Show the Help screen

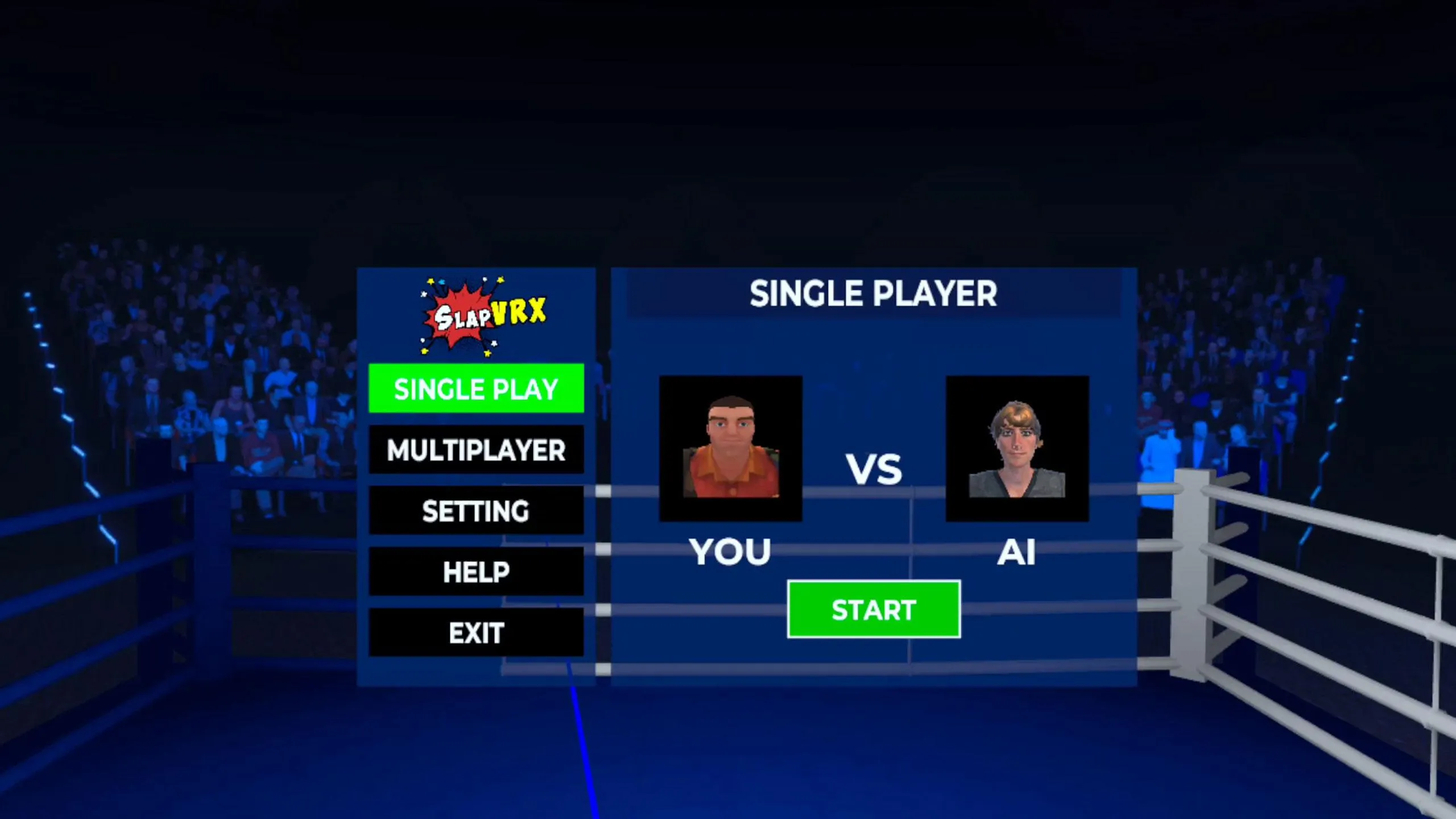(x=476, y=572)
